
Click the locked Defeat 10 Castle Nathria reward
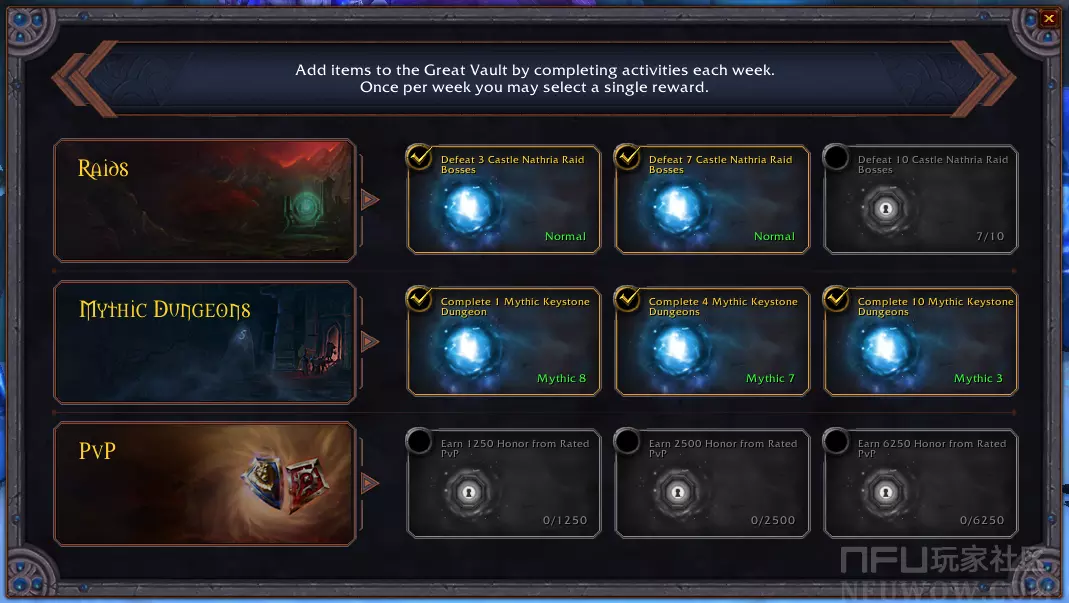tap(920, 199)
